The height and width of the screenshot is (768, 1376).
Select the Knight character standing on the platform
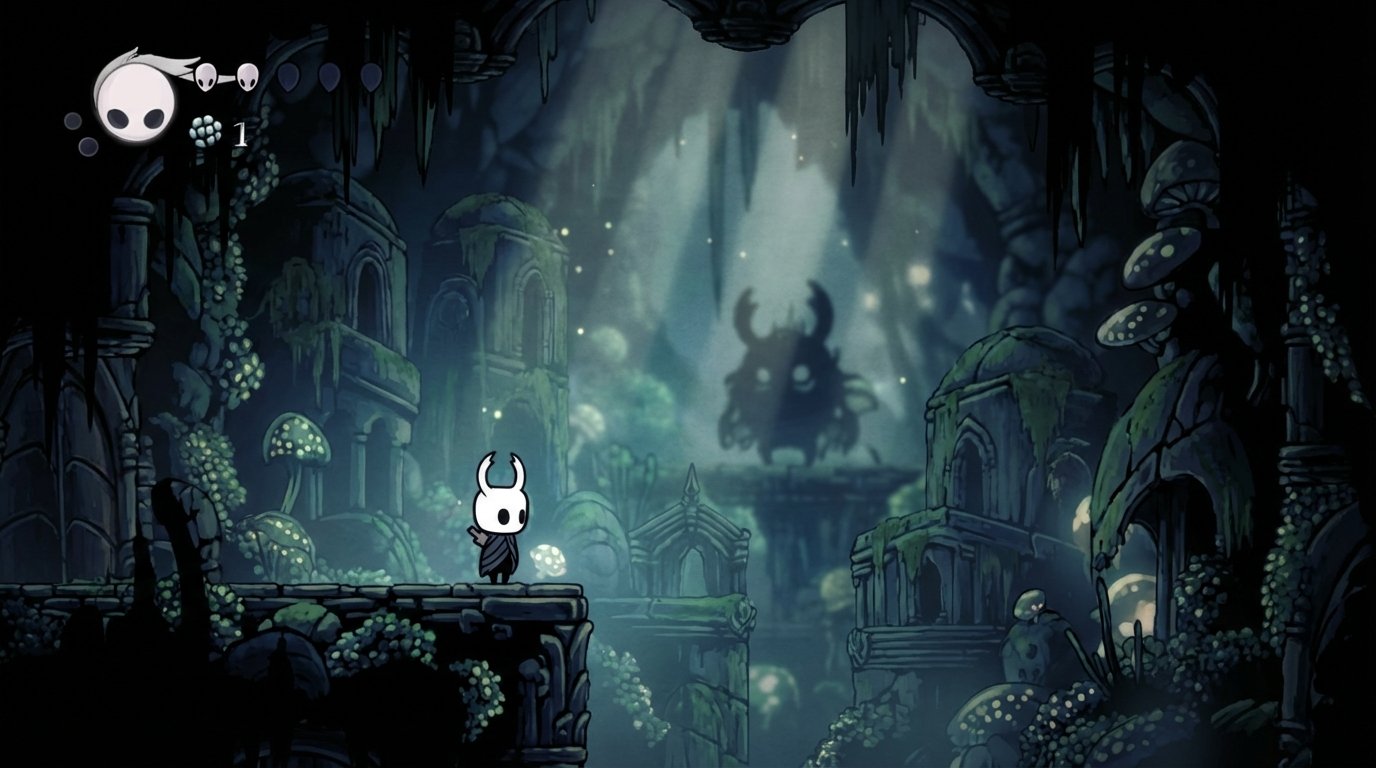[x=501, y=521]
